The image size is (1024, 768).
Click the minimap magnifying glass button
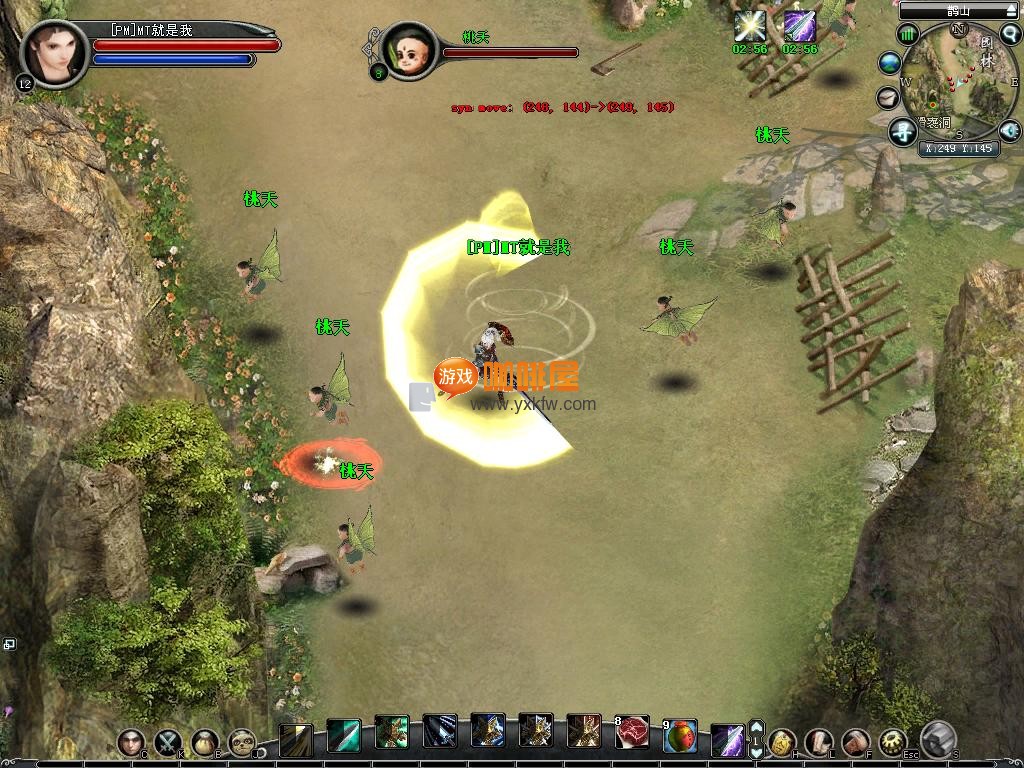pos(1010,33)
